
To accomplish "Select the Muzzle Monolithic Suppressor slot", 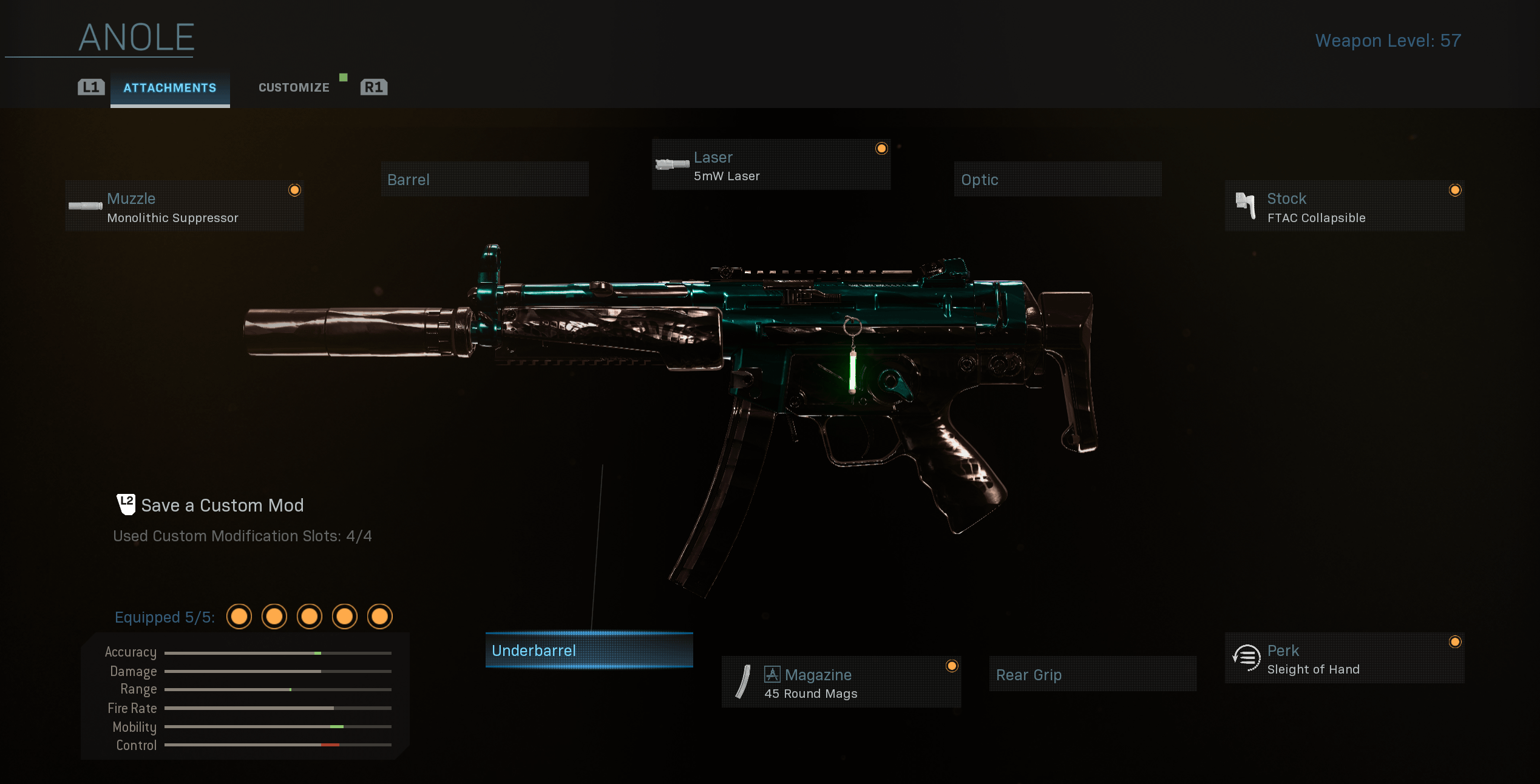I will pos(185,206).
